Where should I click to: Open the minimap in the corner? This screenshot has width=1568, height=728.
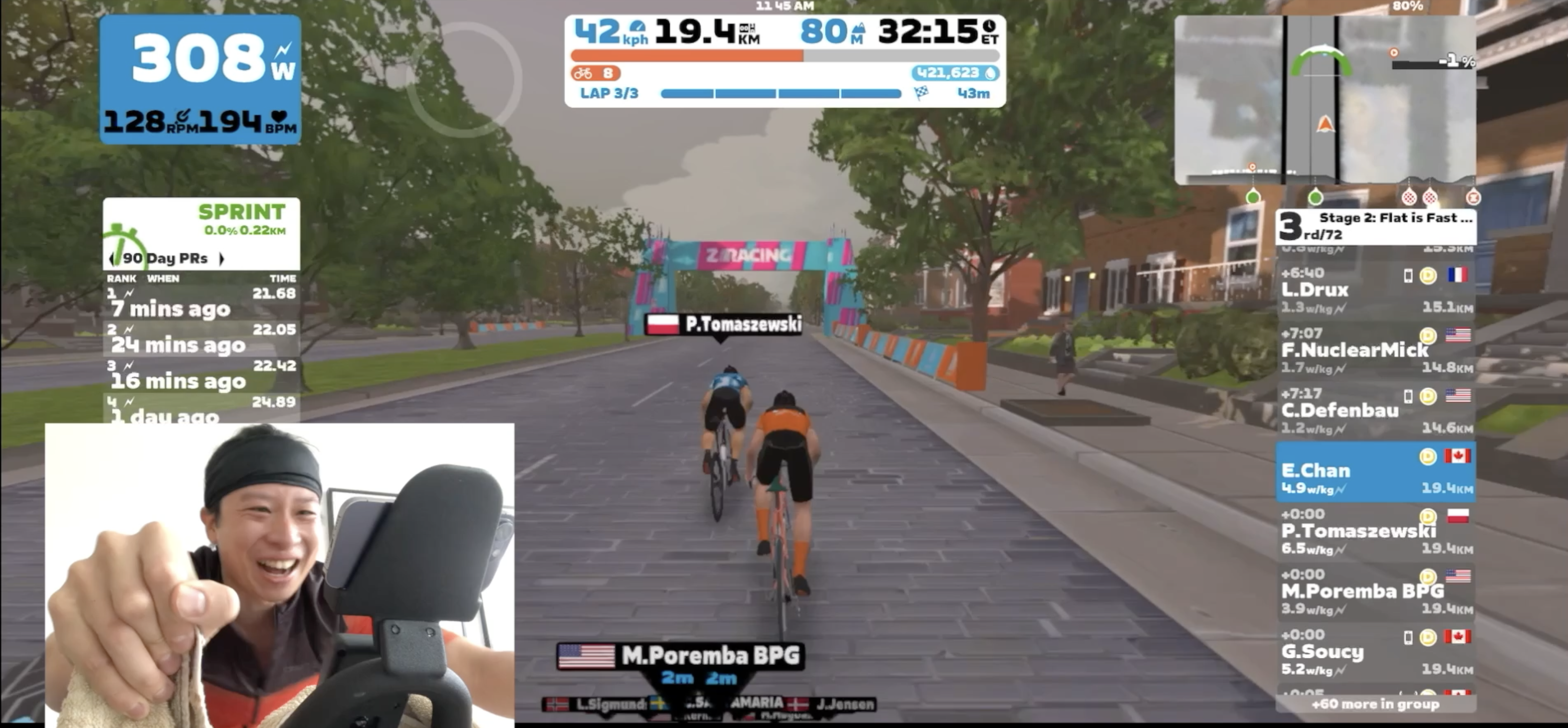point(1325,101)
